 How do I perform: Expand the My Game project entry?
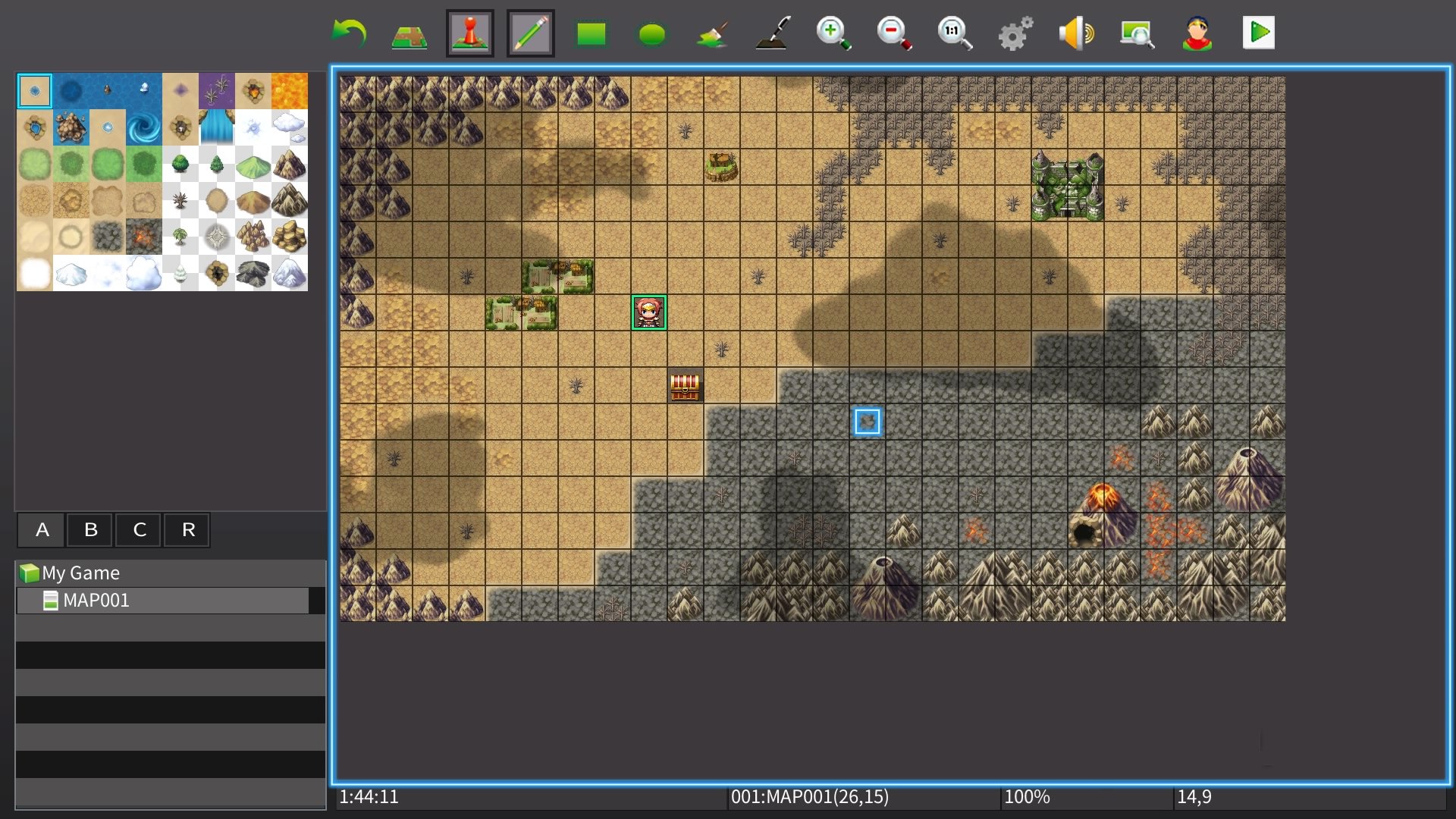click(80, 573)
